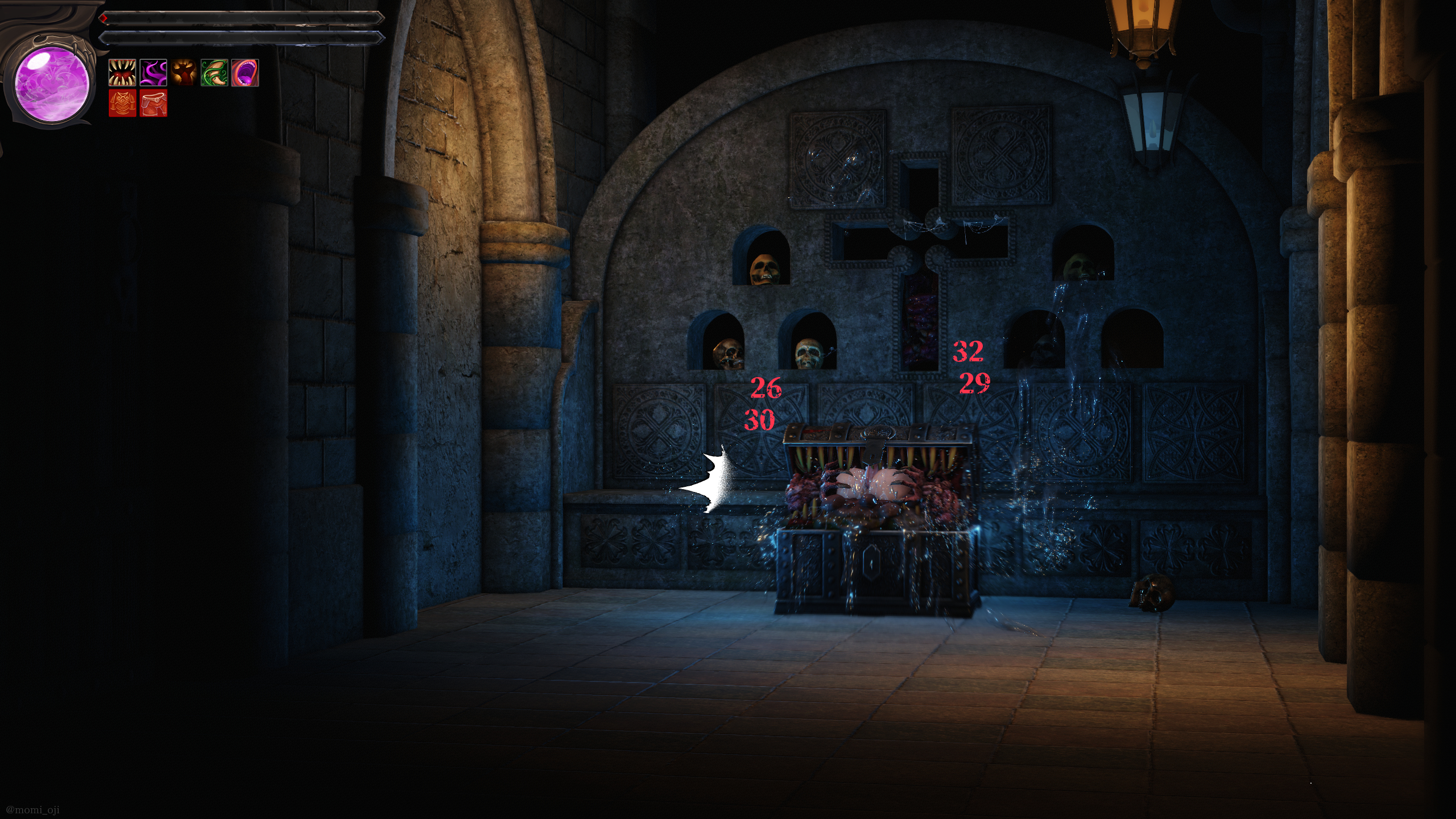Screen dimensions: 1456x819
Task: Click the purple heart-patterned orb
Action: 52,84
